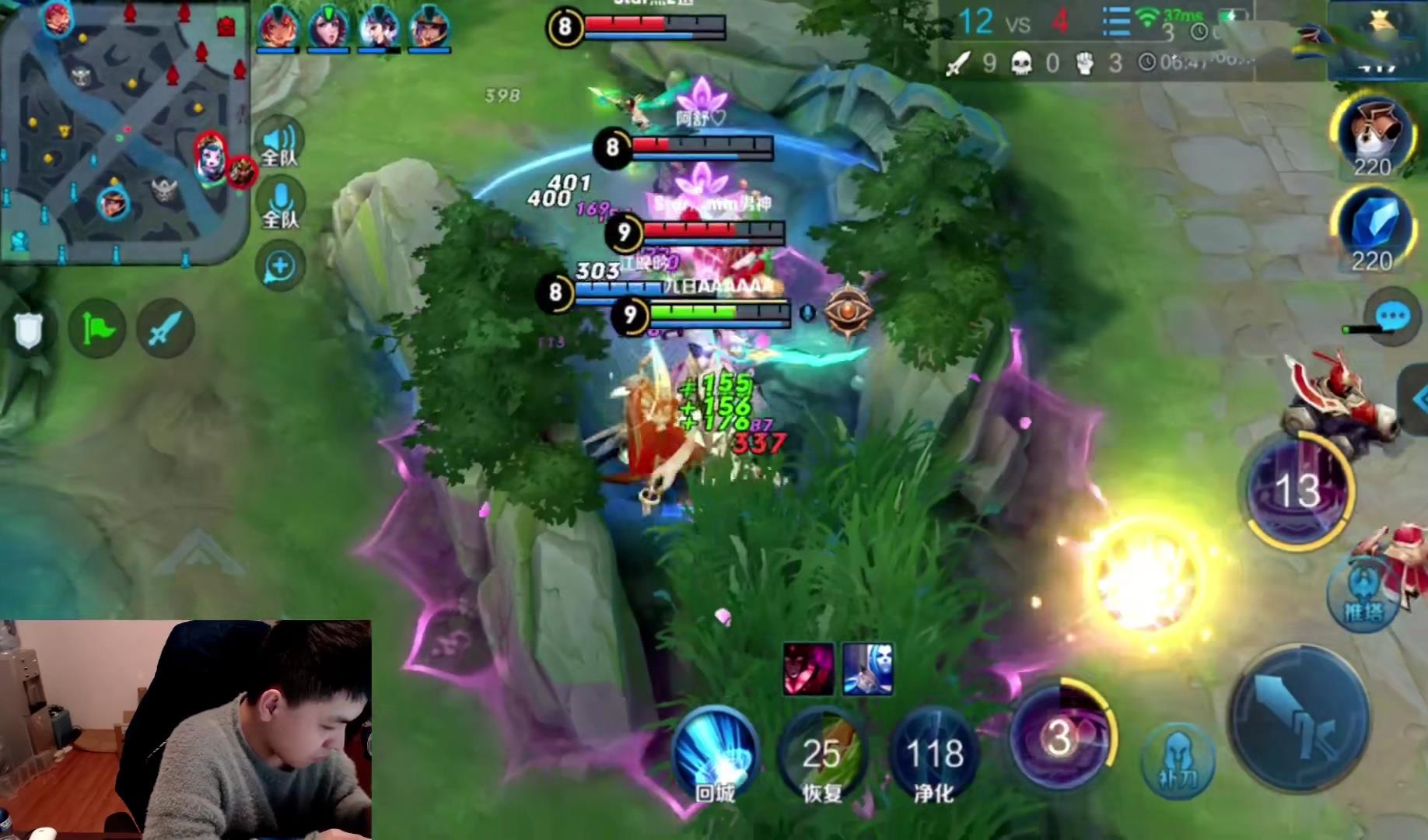The height and width of the screenshot is (840, 1428).
Task: Toggle the 全队 team microphone button
Action: coord(279,204)
